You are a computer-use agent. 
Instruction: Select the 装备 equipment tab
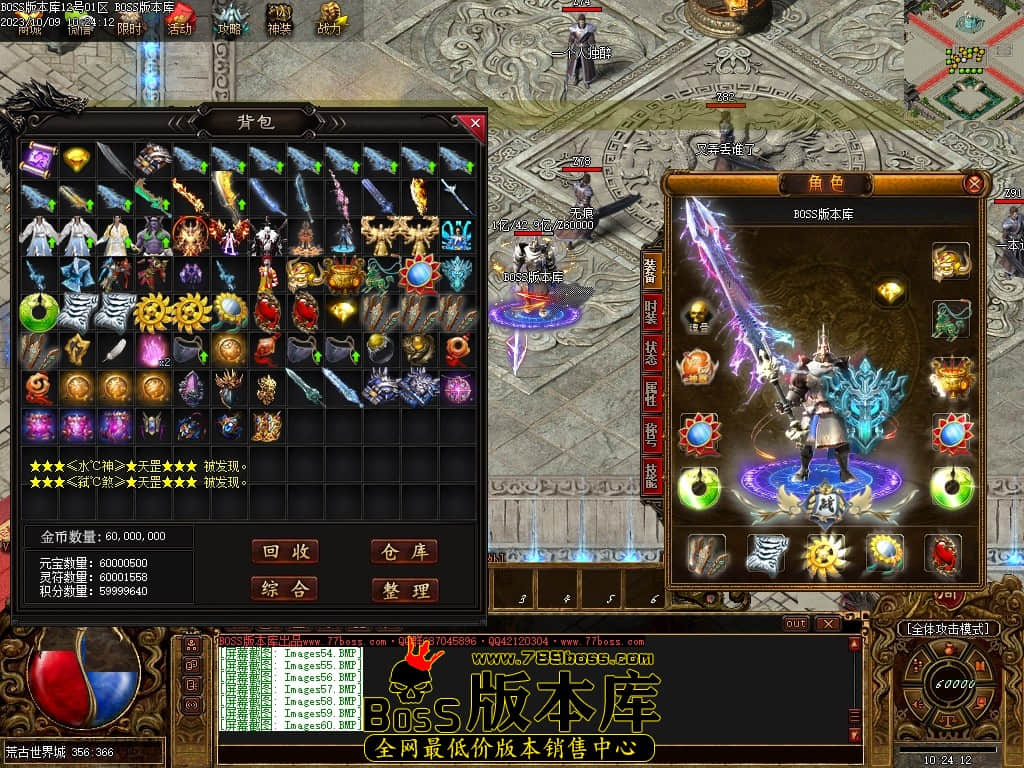click(651, 272)
